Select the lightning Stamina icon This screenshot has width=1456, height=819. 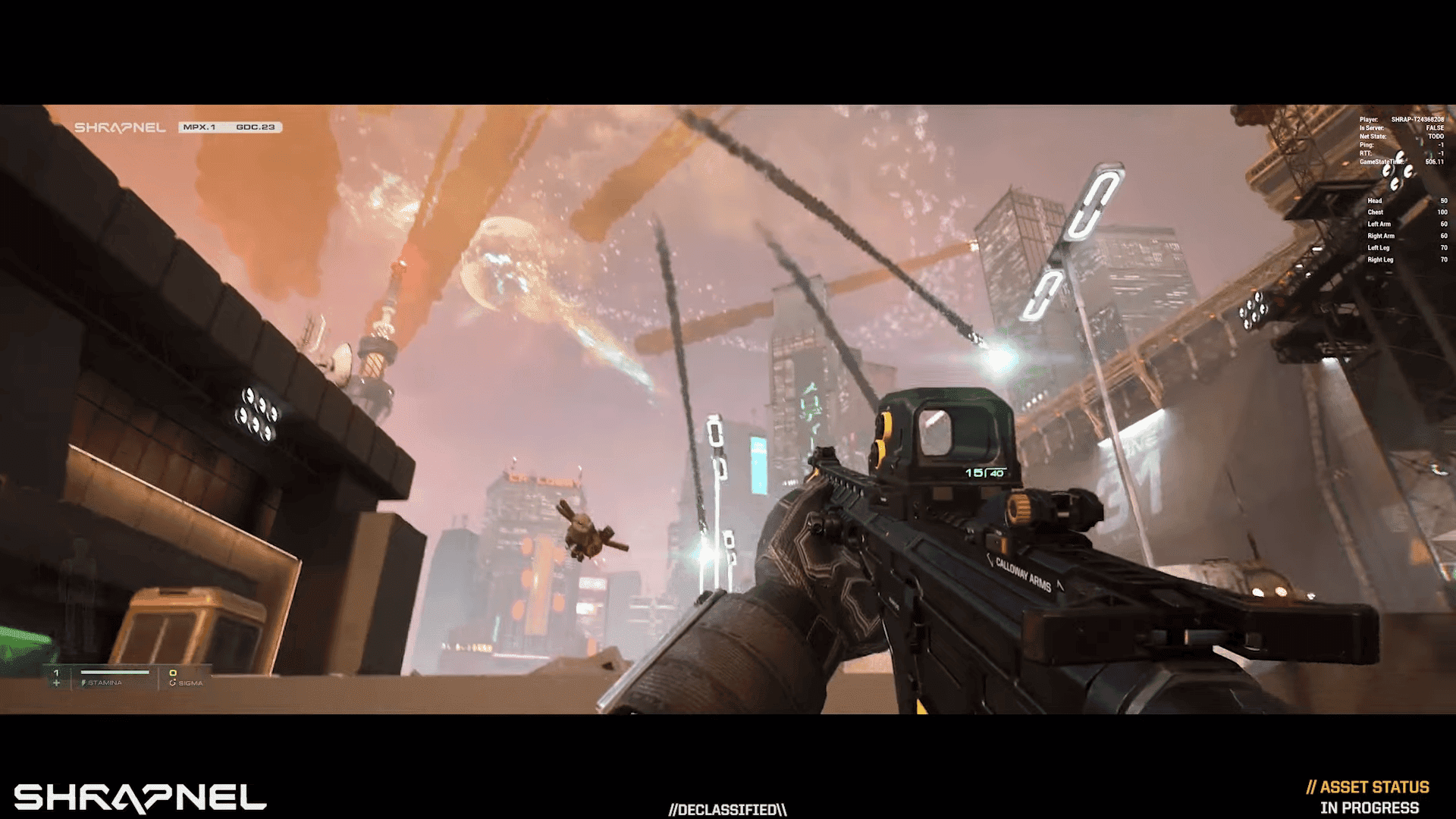(x=83, y=682)
